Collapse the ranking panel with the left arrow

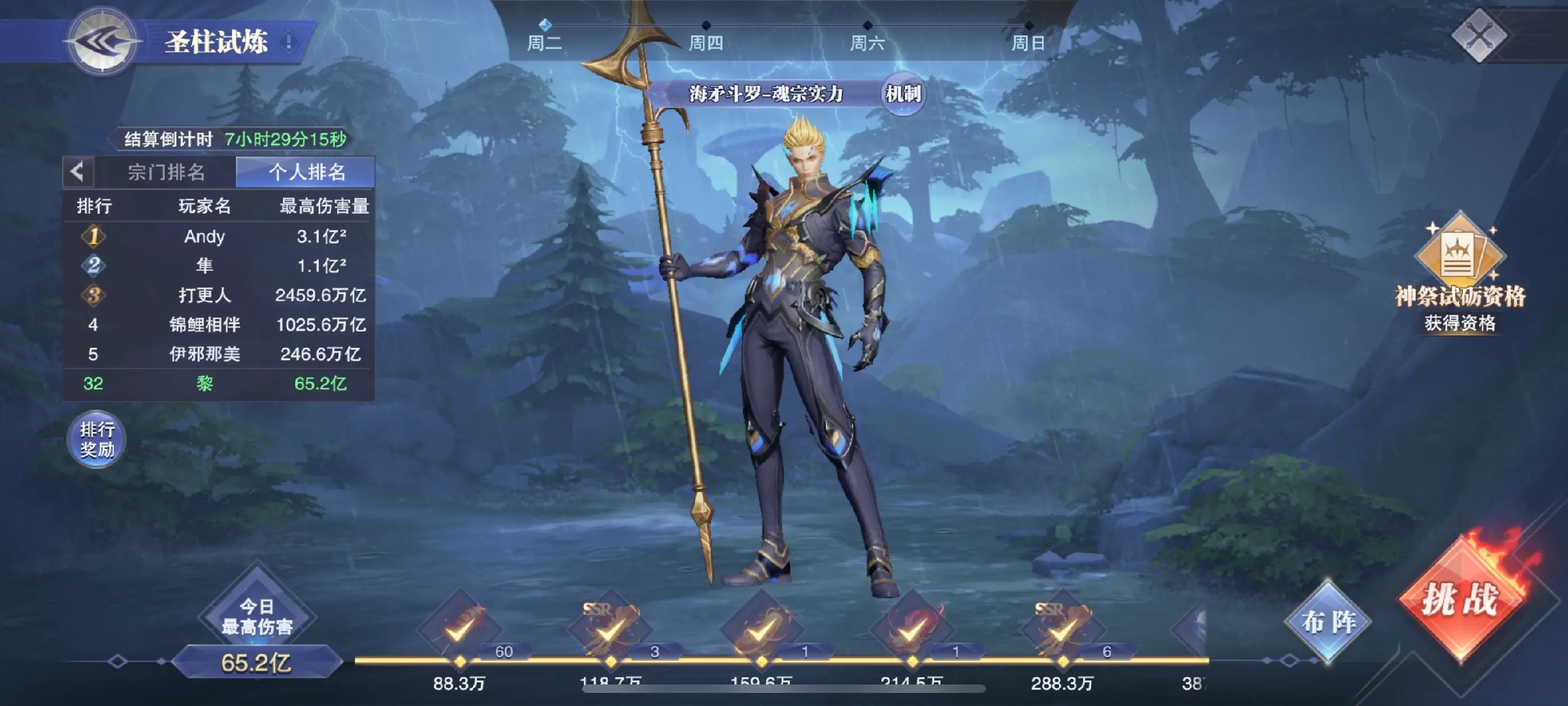pos(78,173)
